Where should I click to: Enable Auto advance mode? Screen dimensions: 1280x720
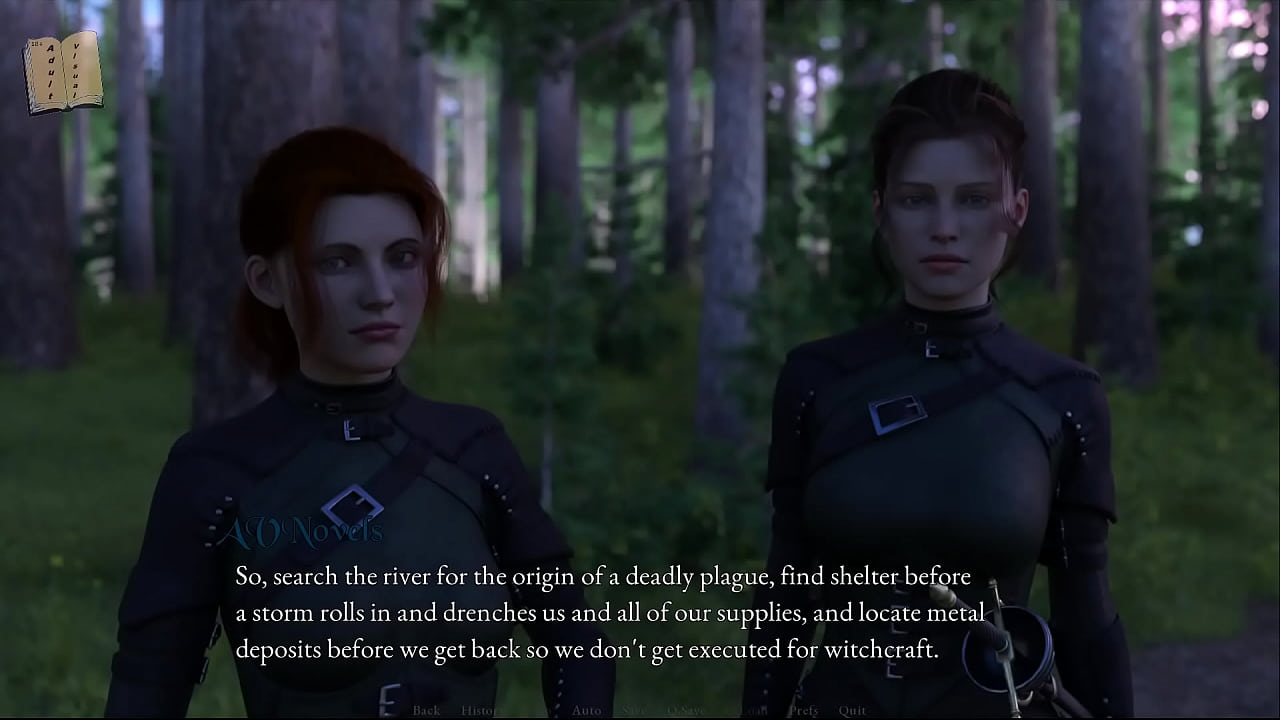click(587, 710)
